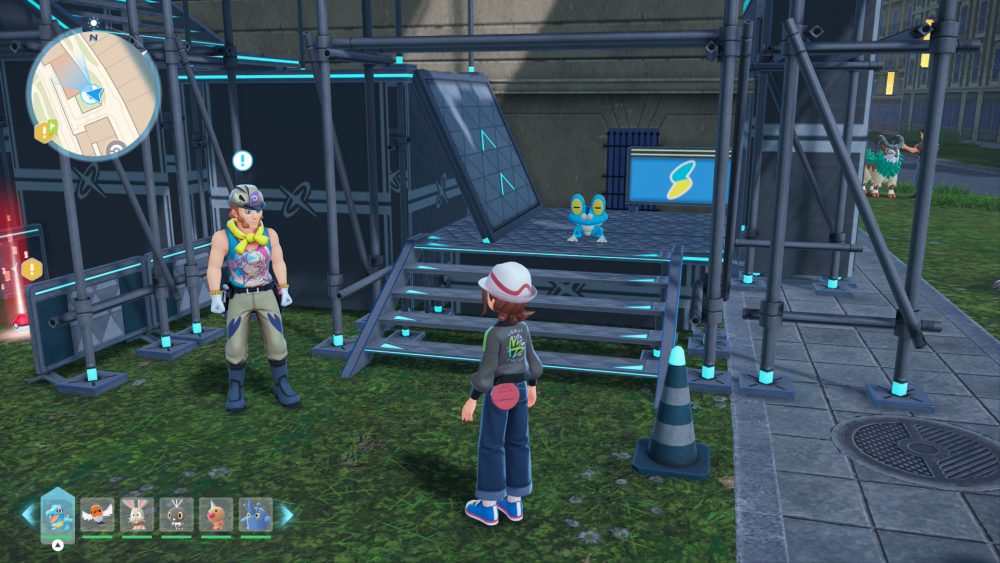Select the Bunnelby party slot
The width and height of the screenshot is (1000, 563).
tap(137, 515)
